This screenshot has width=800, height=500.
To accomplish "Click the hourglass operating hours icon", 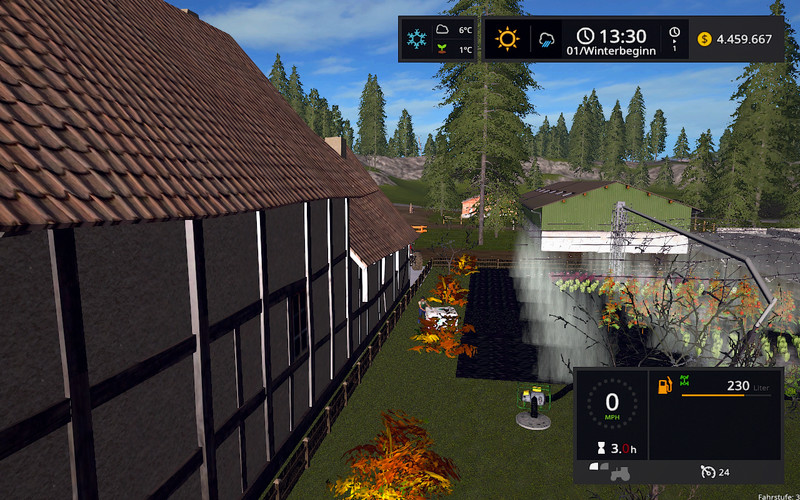I will tap(600, 449).
